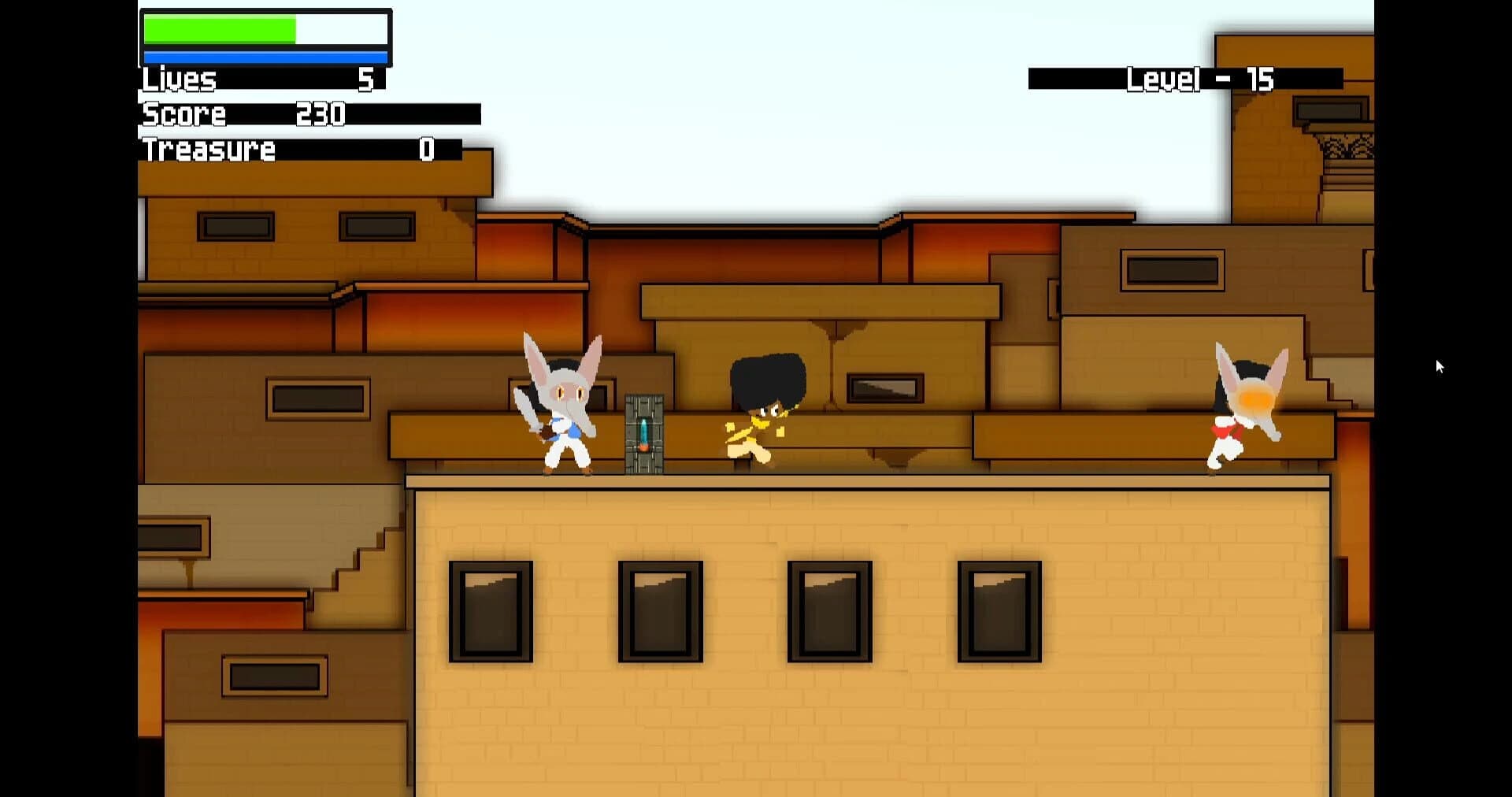This screenshot has height=797, width=1512.
Task: Click the green health bar
Action: pyautogui.click(x=220, y=30)
